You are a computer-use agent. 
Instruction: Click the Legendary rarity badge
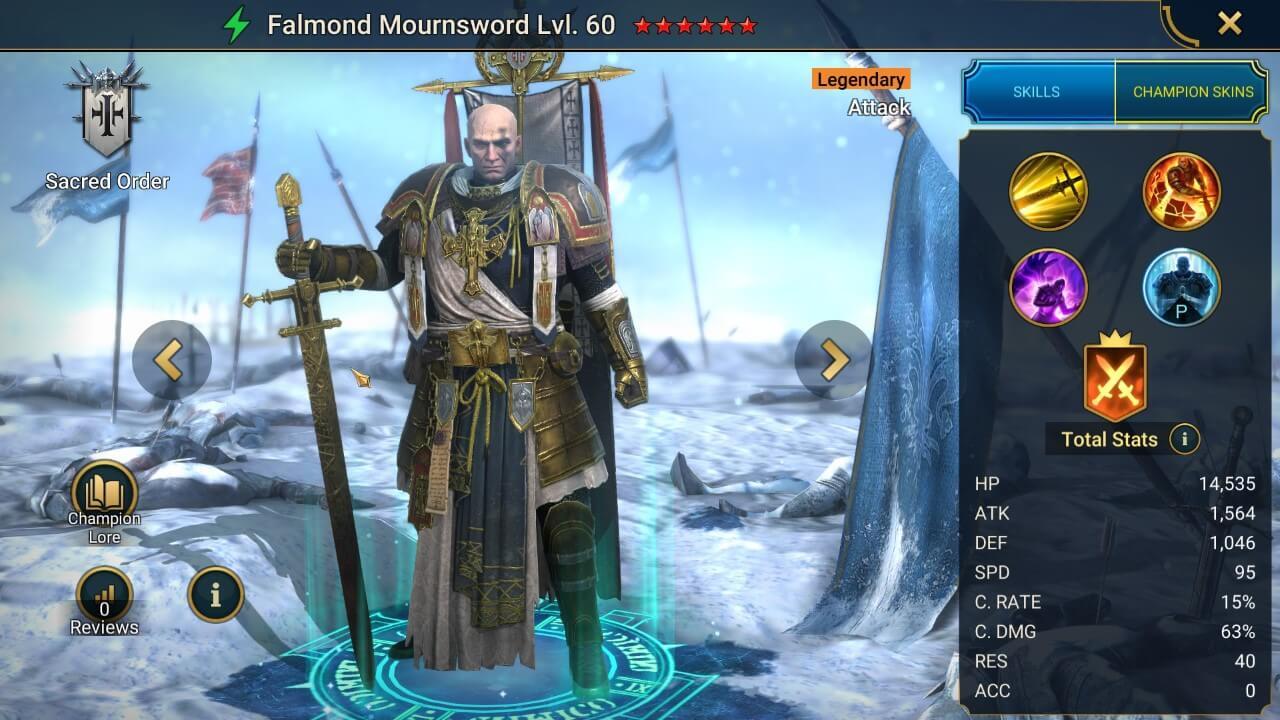[x=860, y=79]
